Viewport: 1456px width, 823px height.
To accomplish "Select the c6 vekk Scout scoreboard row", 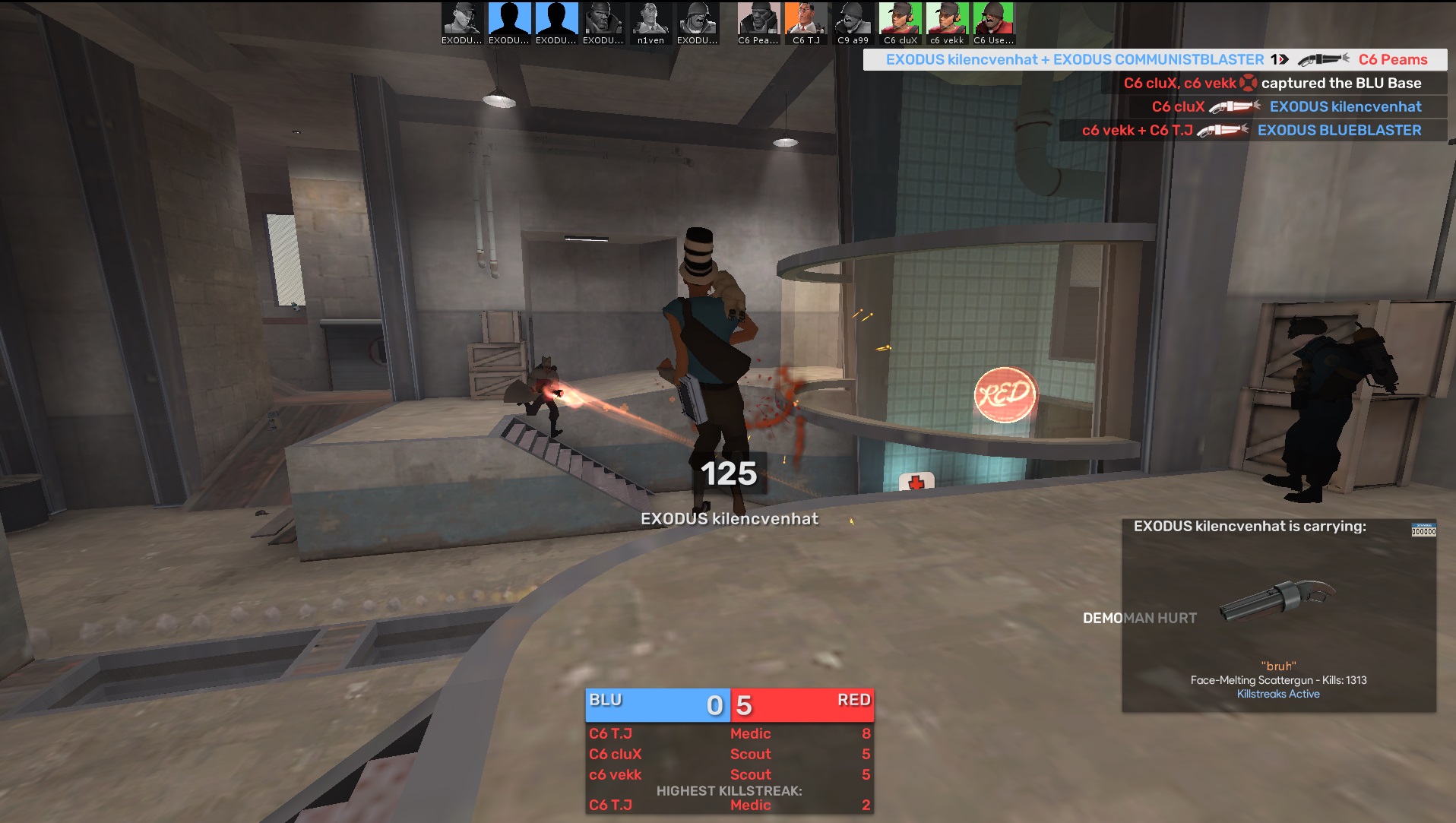I will click(x=729, y=774).
